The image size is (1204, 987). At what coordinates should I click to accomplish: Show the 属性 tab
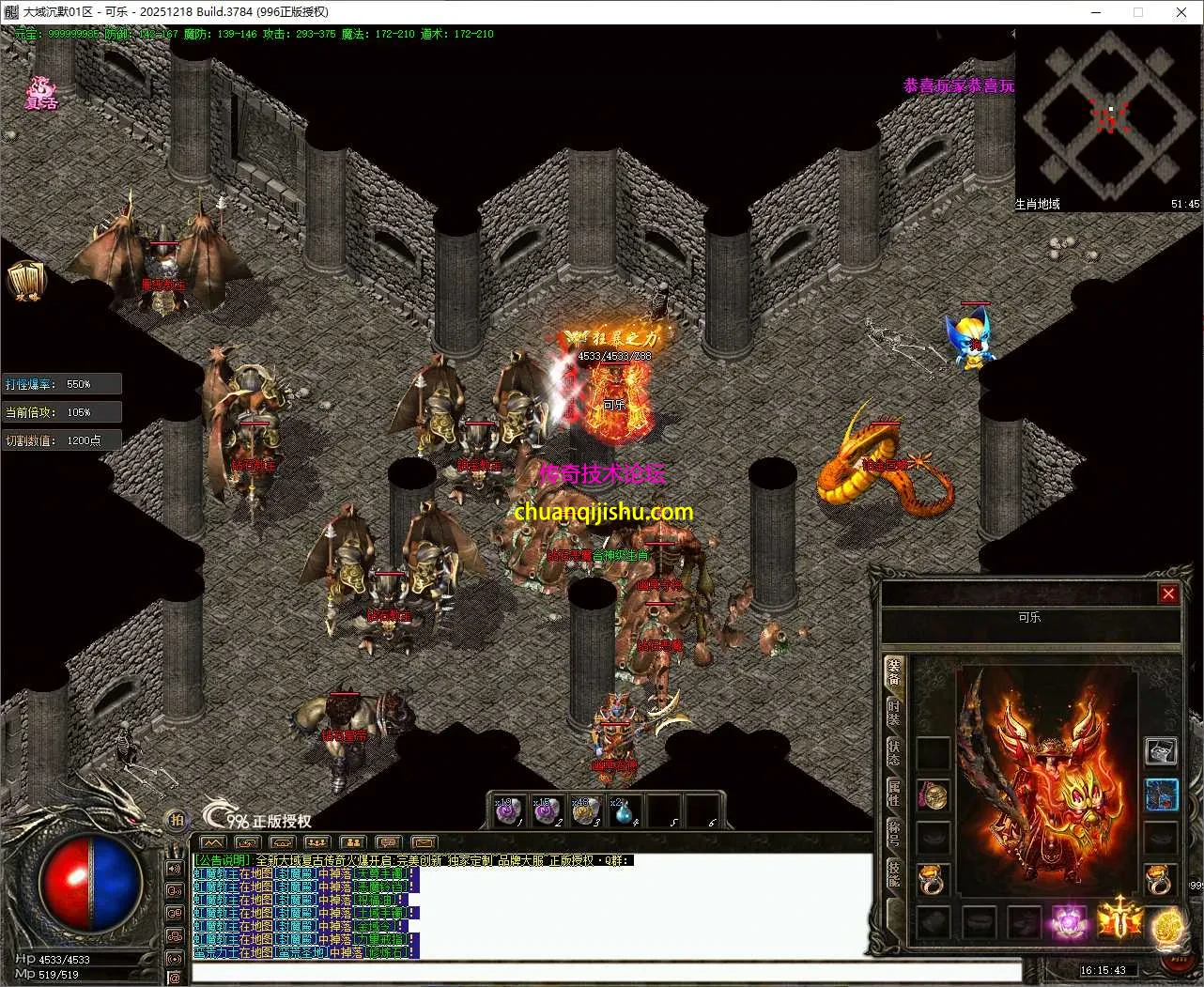894,792
